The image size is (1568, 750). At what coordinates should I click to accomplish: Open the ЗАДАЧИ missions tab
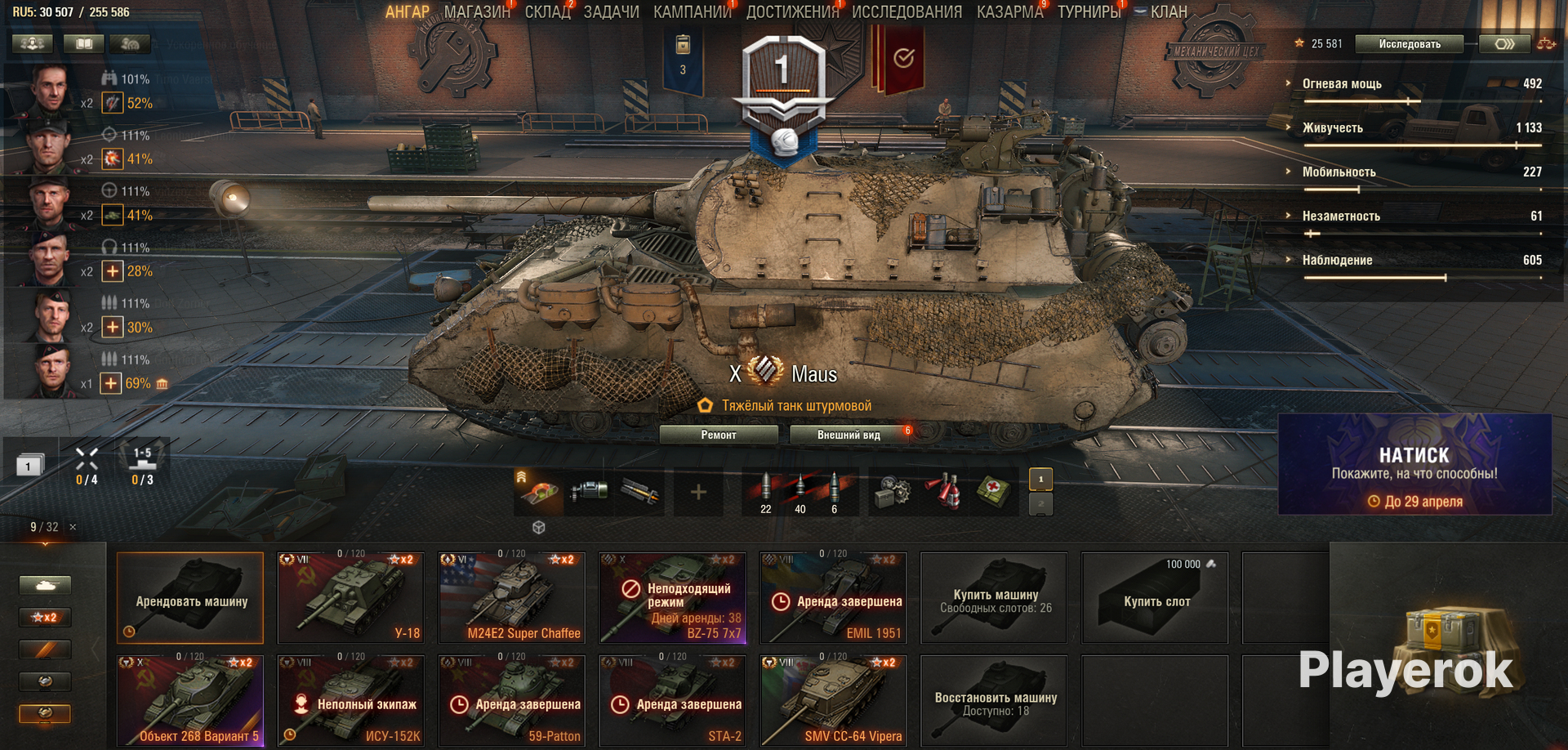tap(611, 12)
